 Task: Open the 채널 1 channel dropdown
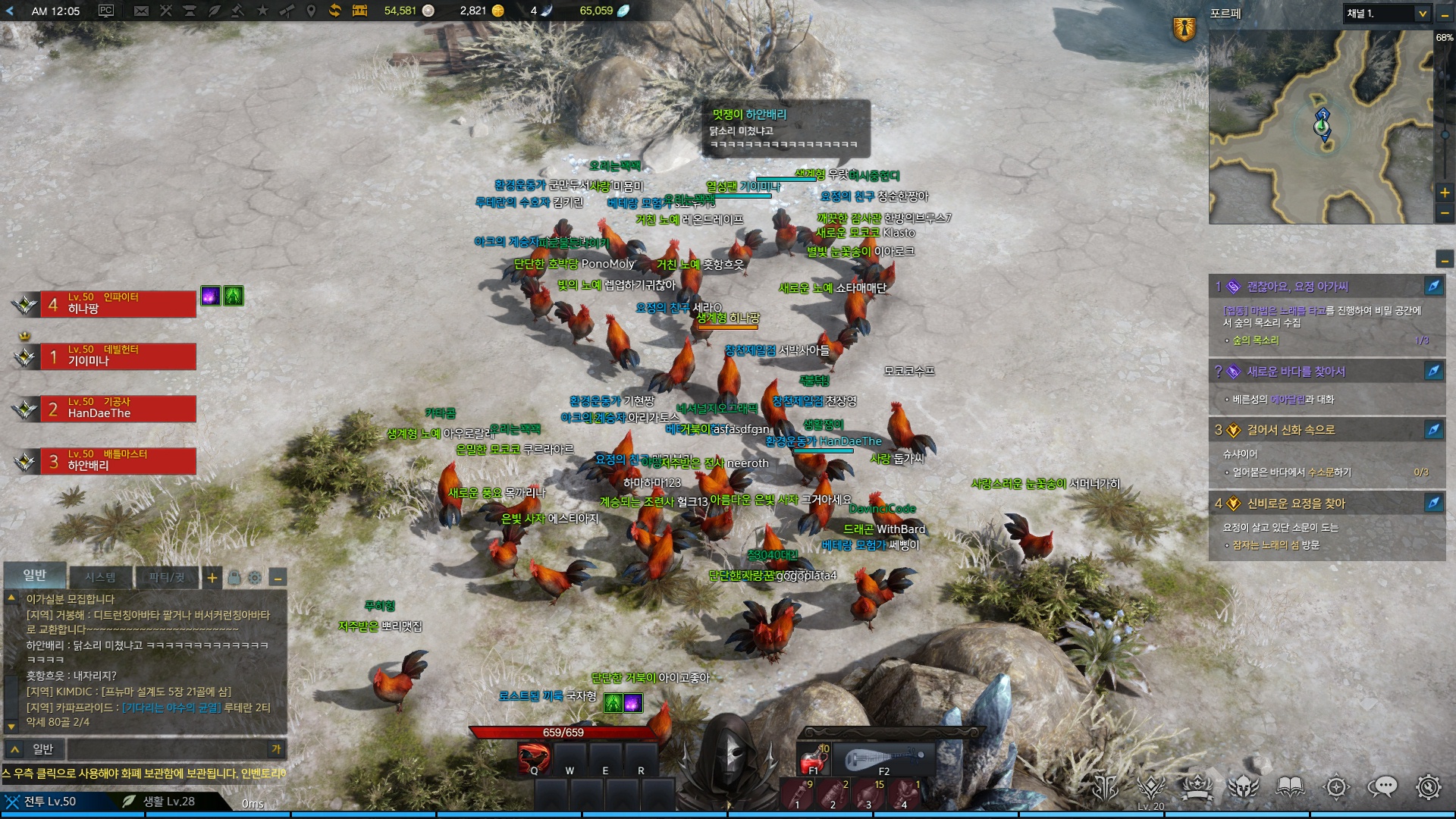[x=1387, y=14]
